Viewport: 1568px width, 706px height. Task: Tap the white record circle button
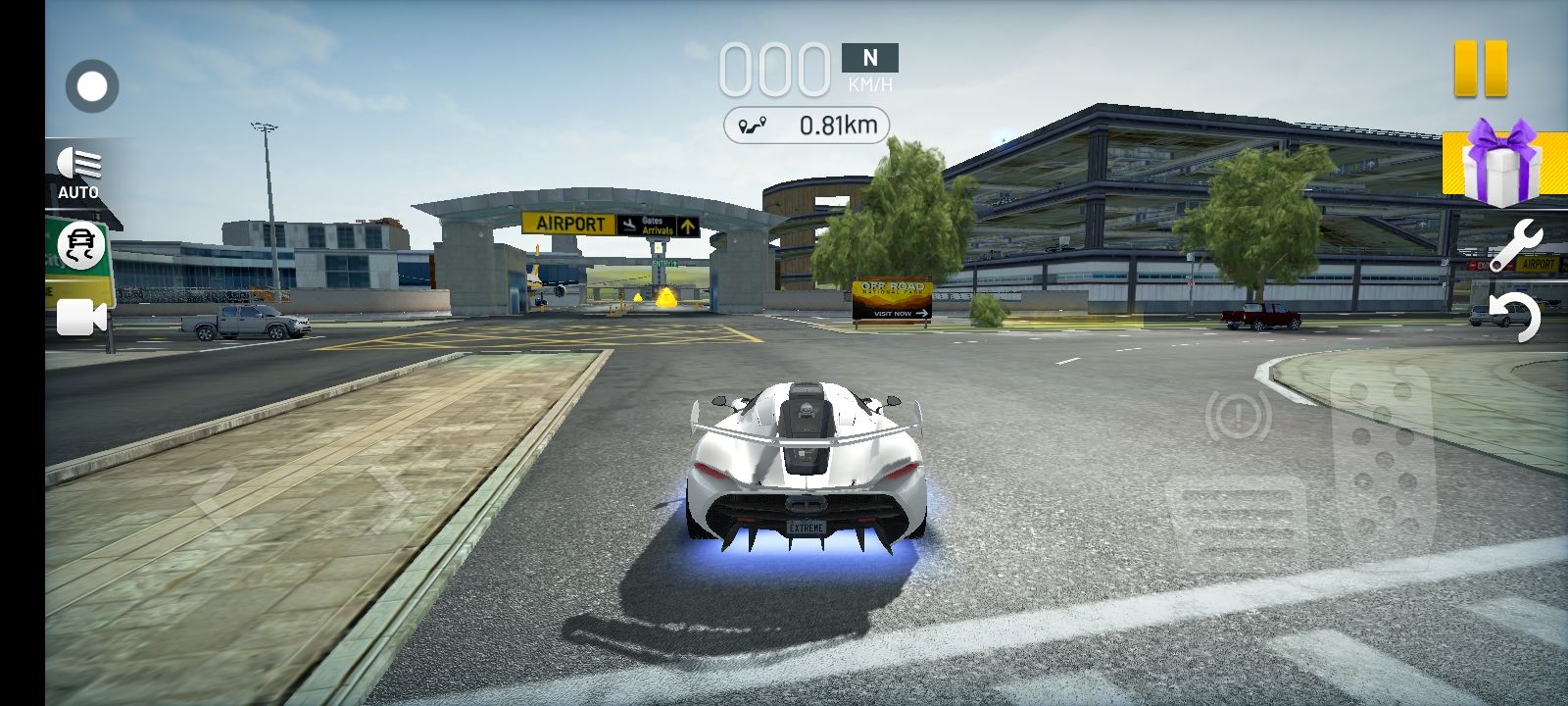click(92, 87)
